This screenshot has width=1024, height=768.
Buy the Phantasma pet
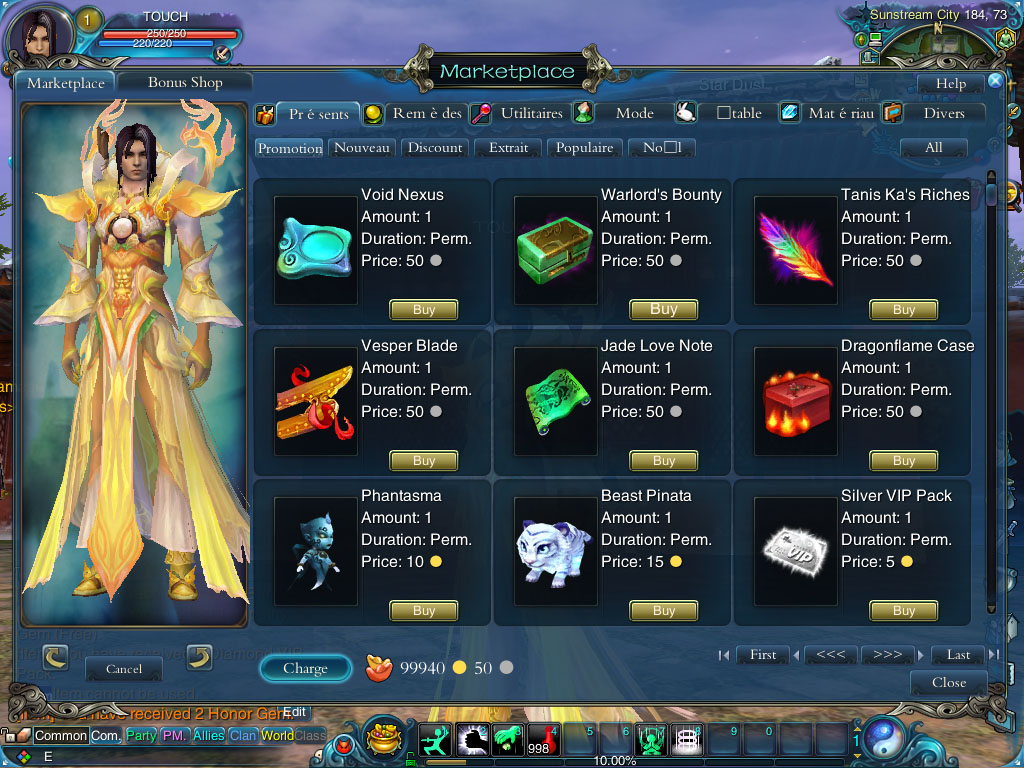(x=424, y=611)
